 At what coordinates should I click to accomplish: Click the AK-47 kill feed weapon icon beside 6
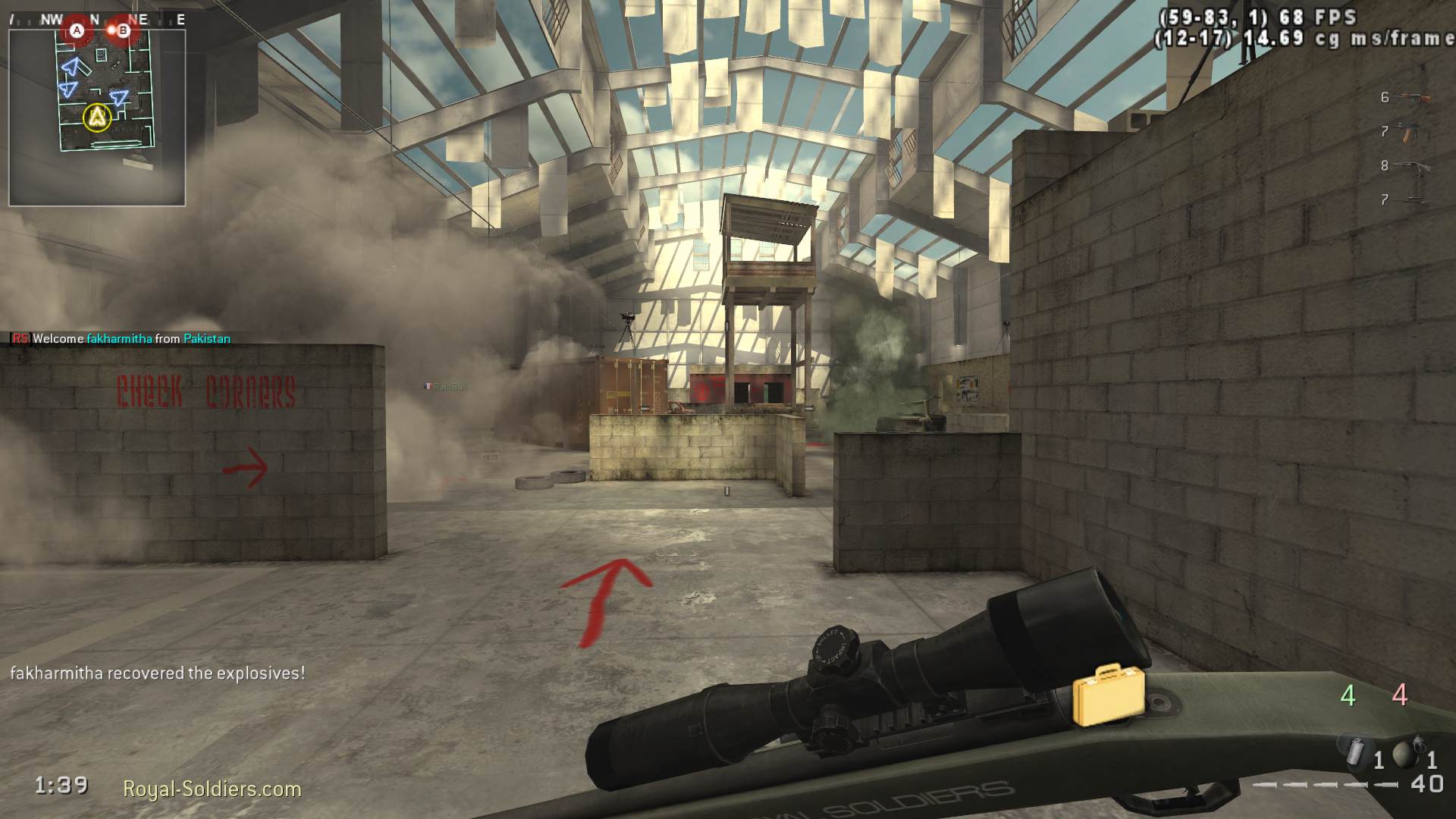coord(1411,97)
